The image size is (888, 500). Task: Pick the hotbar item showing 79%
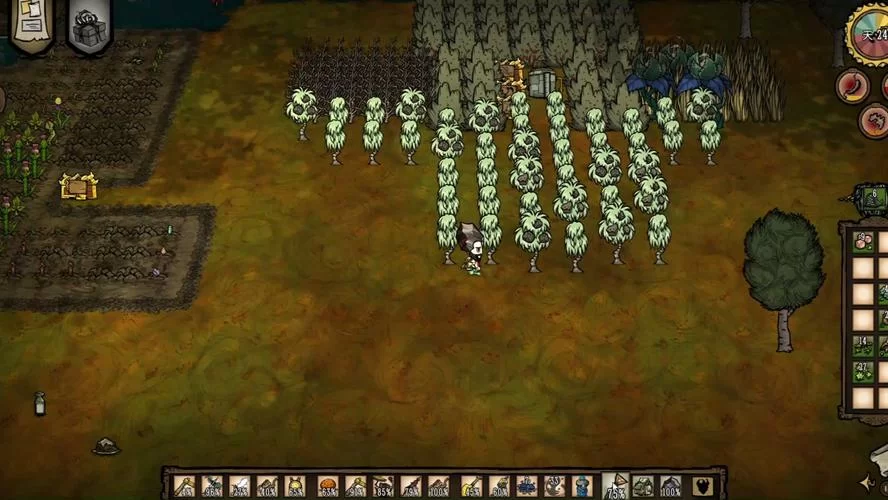click(x=411, y=486)
